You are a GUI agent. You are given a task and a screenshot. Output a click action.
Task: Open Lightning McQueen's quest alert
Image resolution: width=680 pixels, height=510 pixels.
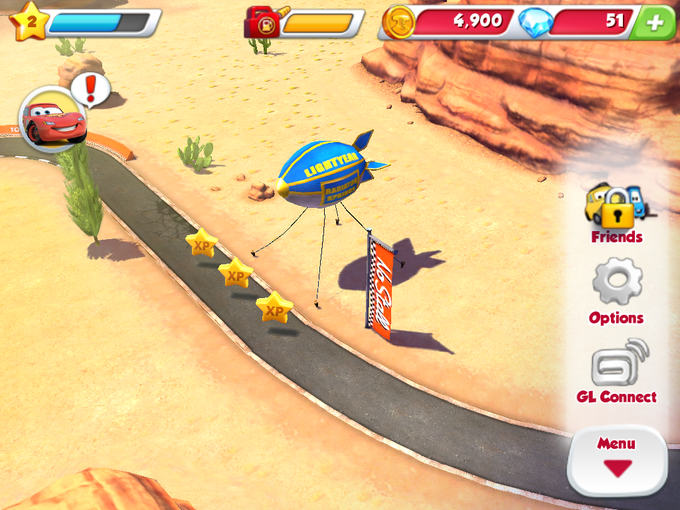[x=55, y=119]
